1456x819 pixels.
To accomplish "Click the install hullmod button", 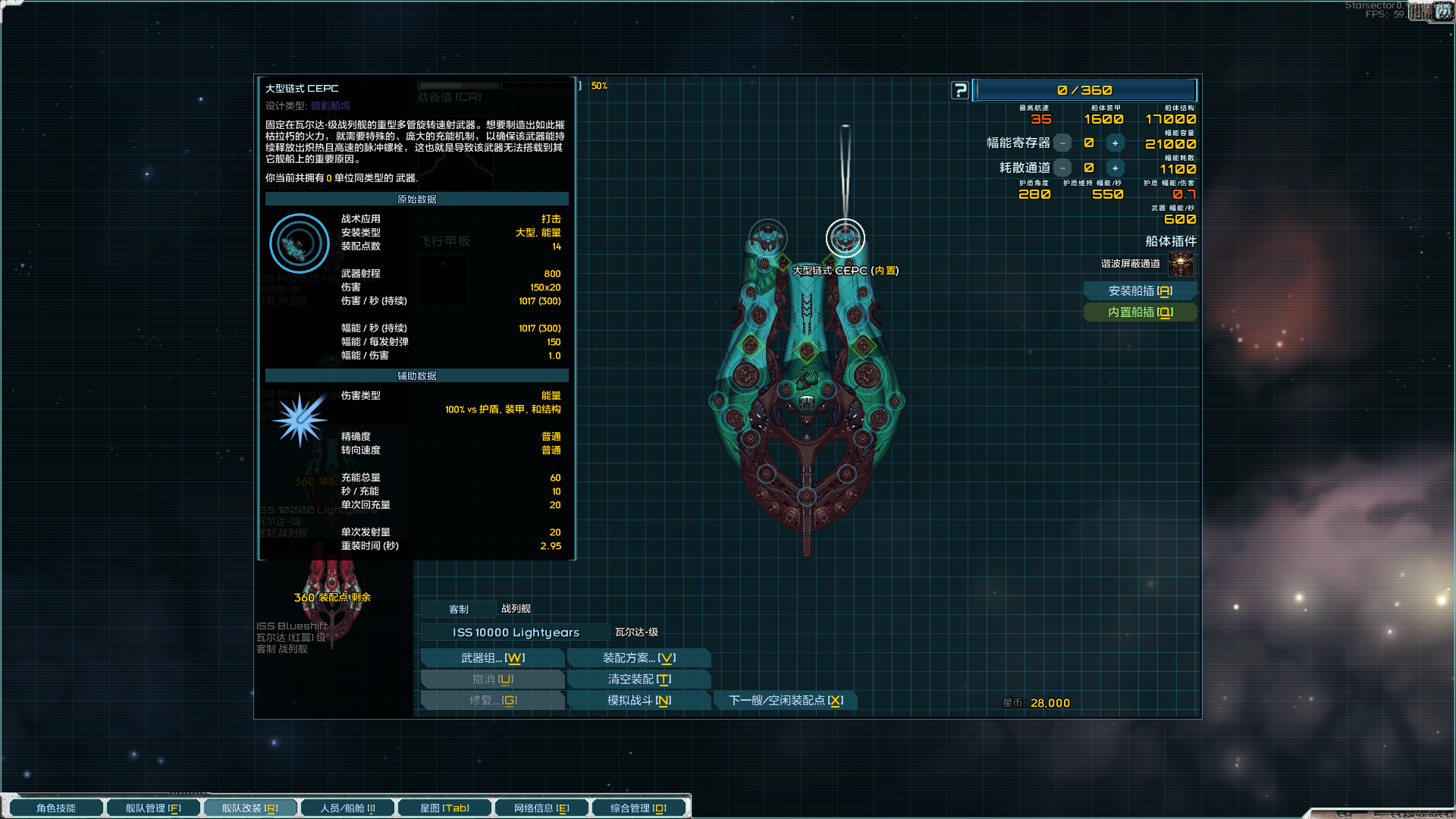I will [1140, 291].
